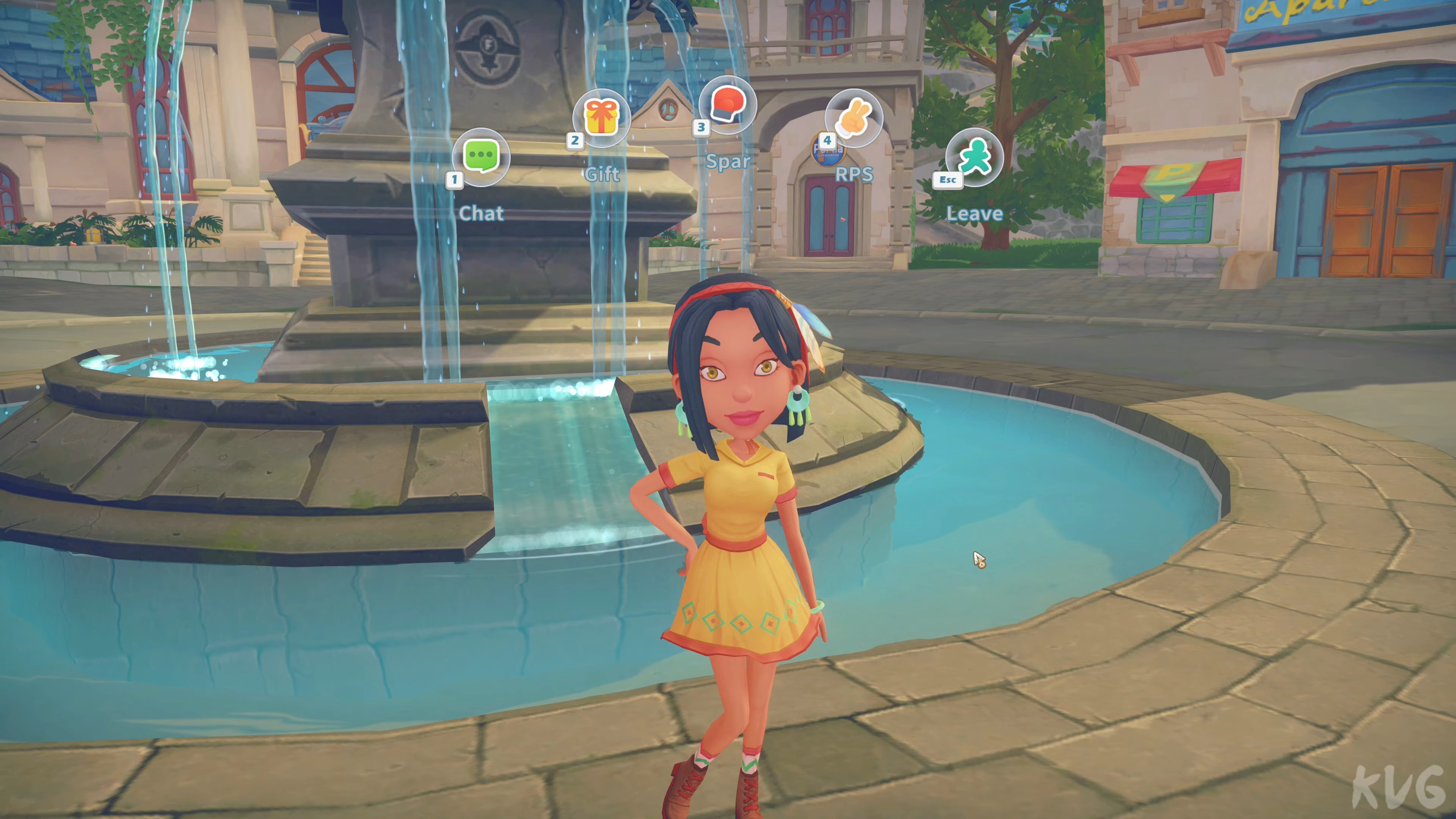Click the Spar text label
This screenshot has height=819, width=1456.
730,162
